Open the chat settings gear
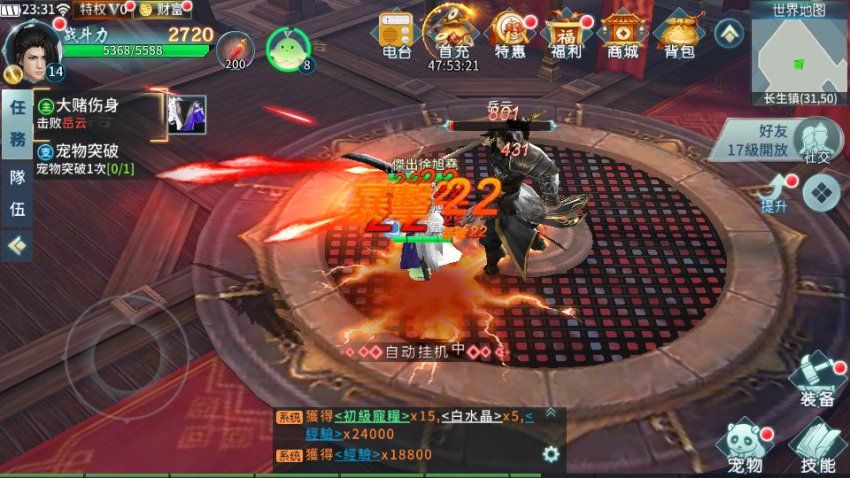Viewport: 850px width, 478px height. [550, 454]
